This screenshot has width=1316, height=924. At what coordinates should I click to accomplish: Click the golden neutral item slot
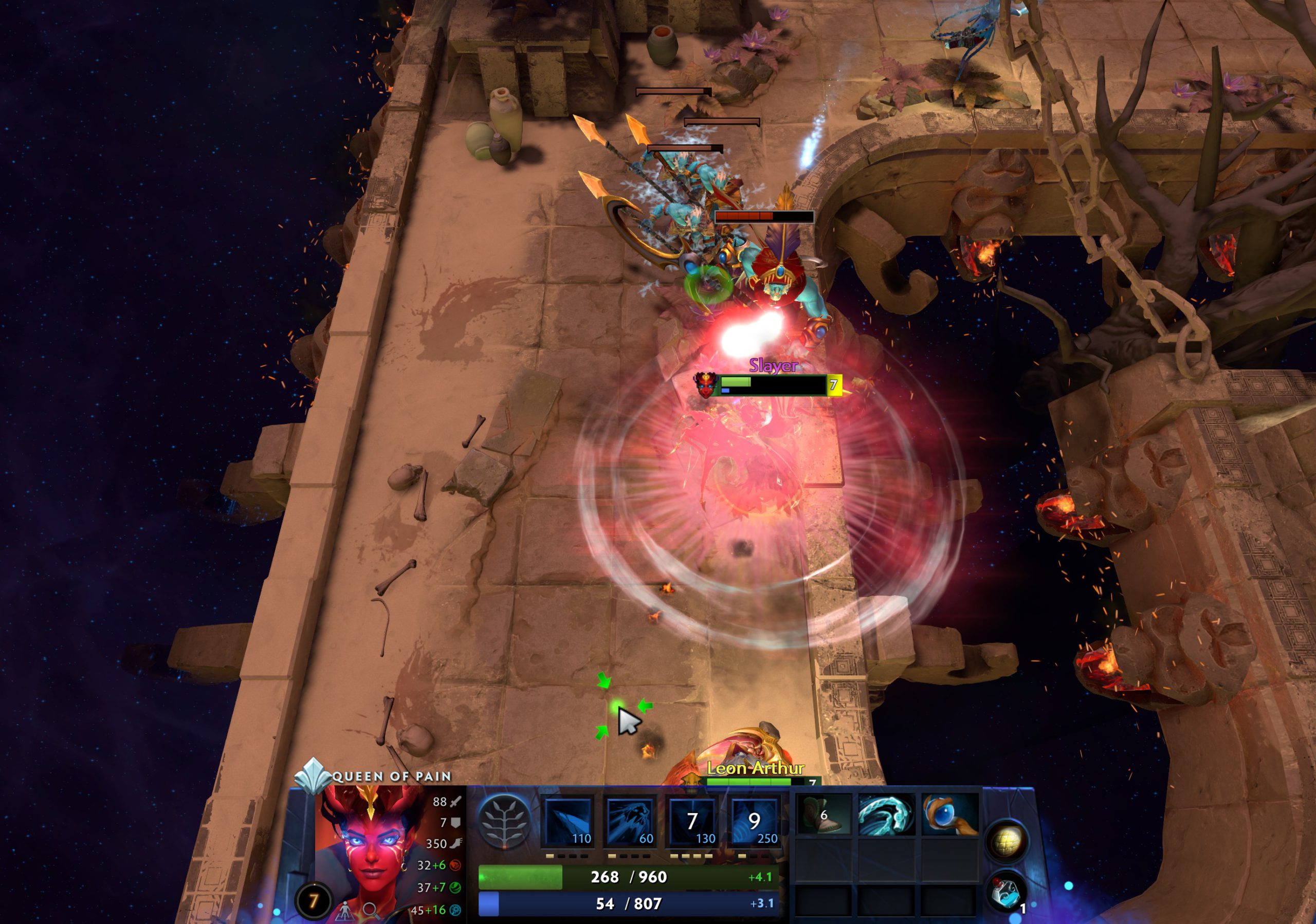1007,841
